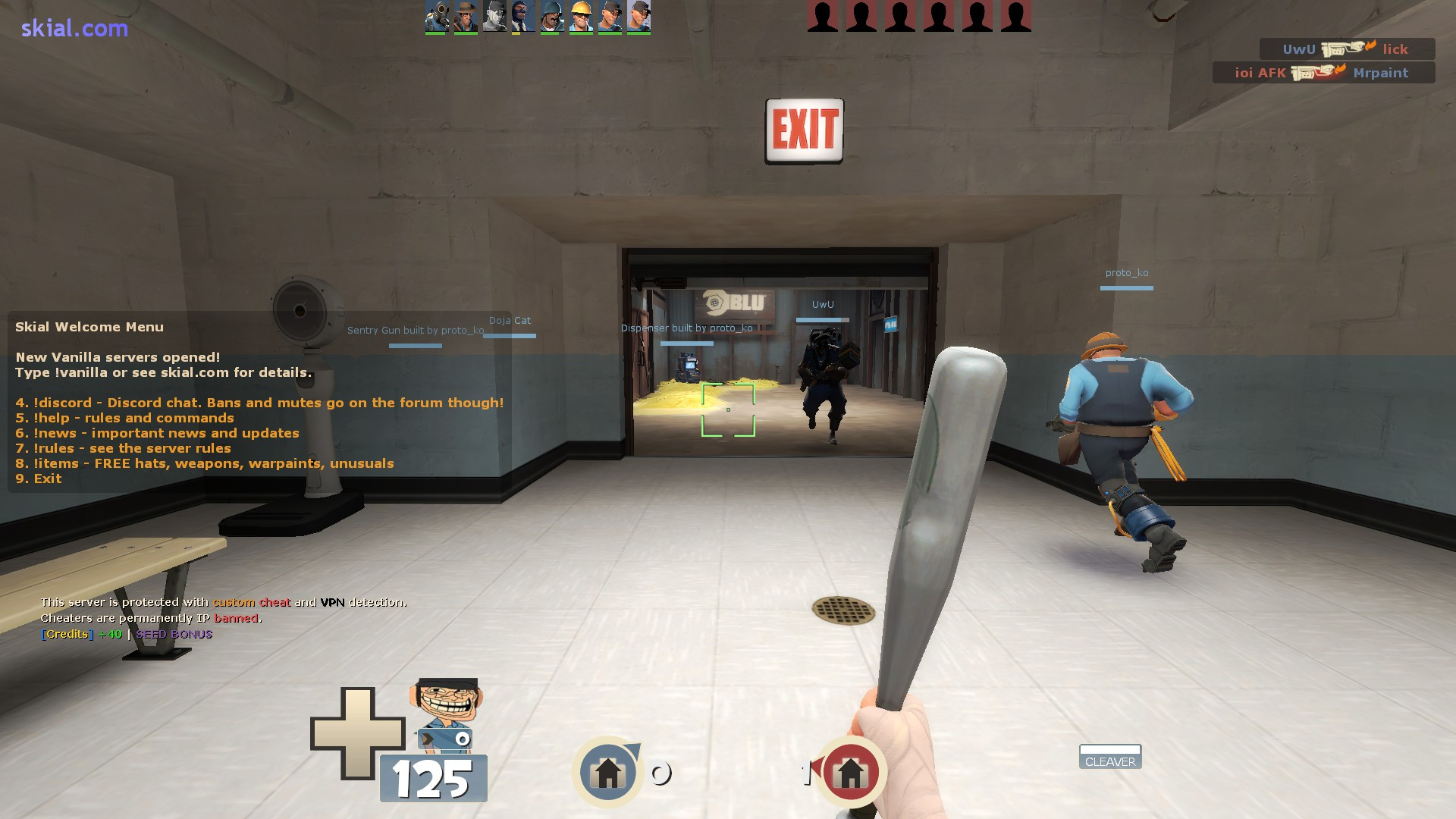The width and height of the screenshot is (1456, 819).
Task: Click the CLEAVER weapon label
Action: pyautogui.click(x=1109, y=761)
